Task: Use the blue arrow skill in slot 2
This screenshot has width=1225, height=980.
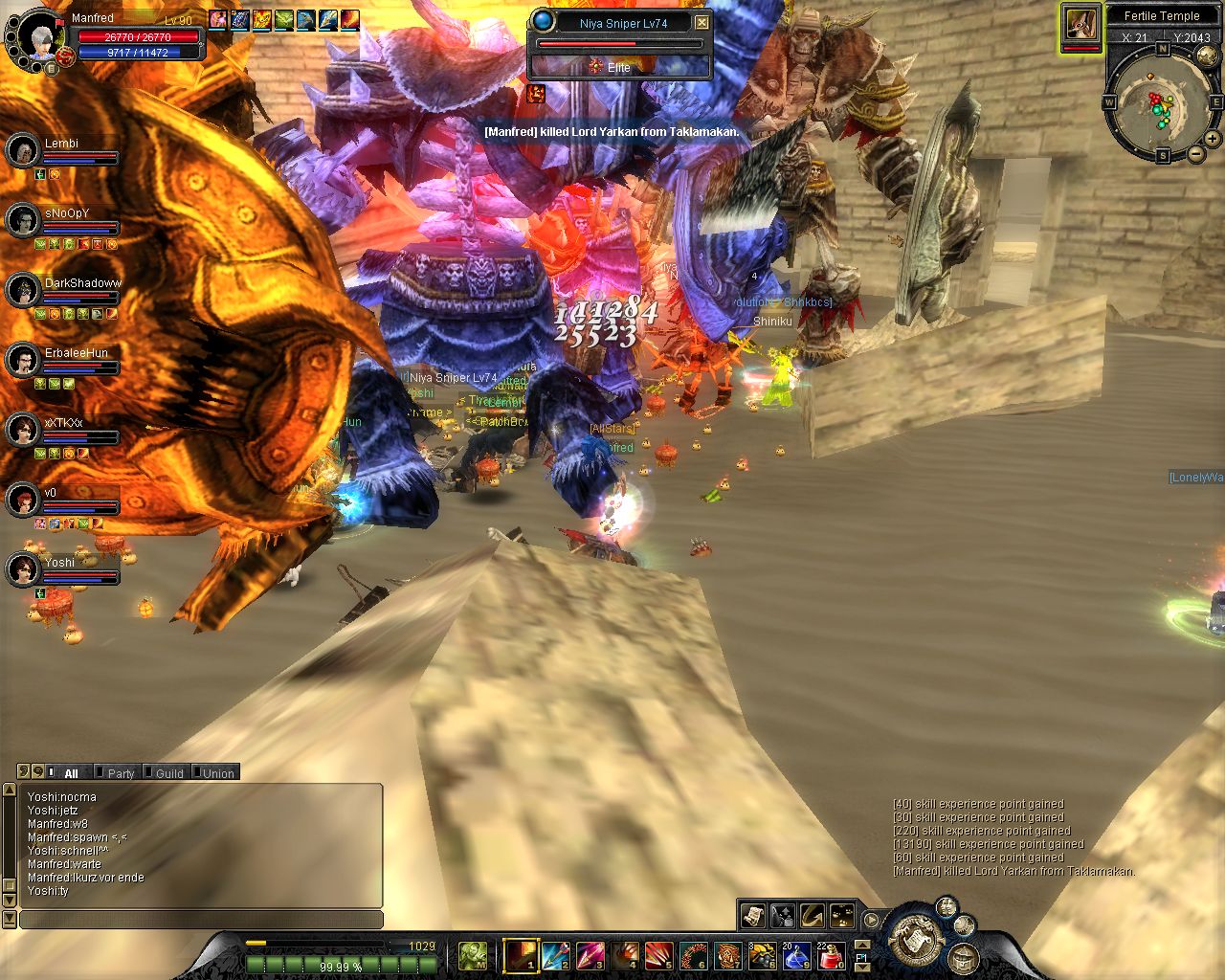Action: tap(556, 954)
